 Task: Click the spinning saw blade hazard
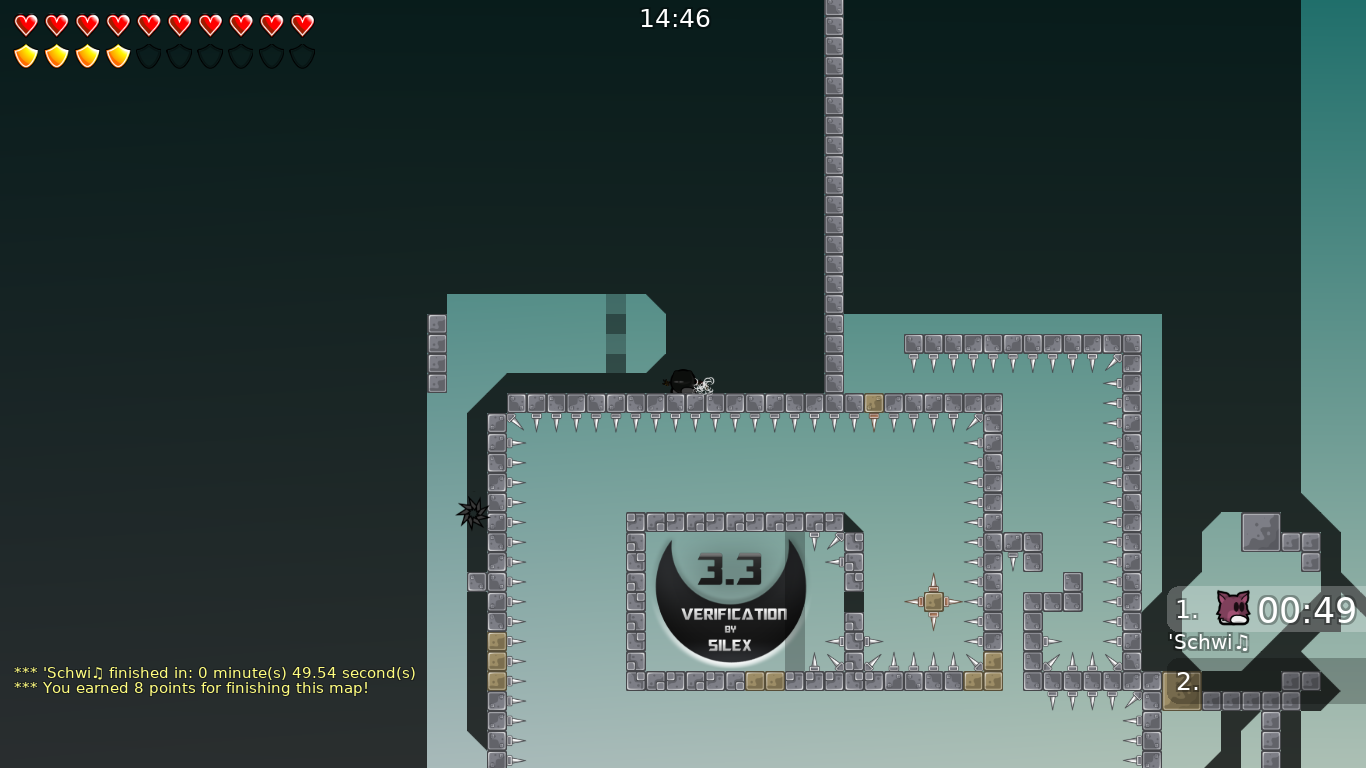pos(471,515)
